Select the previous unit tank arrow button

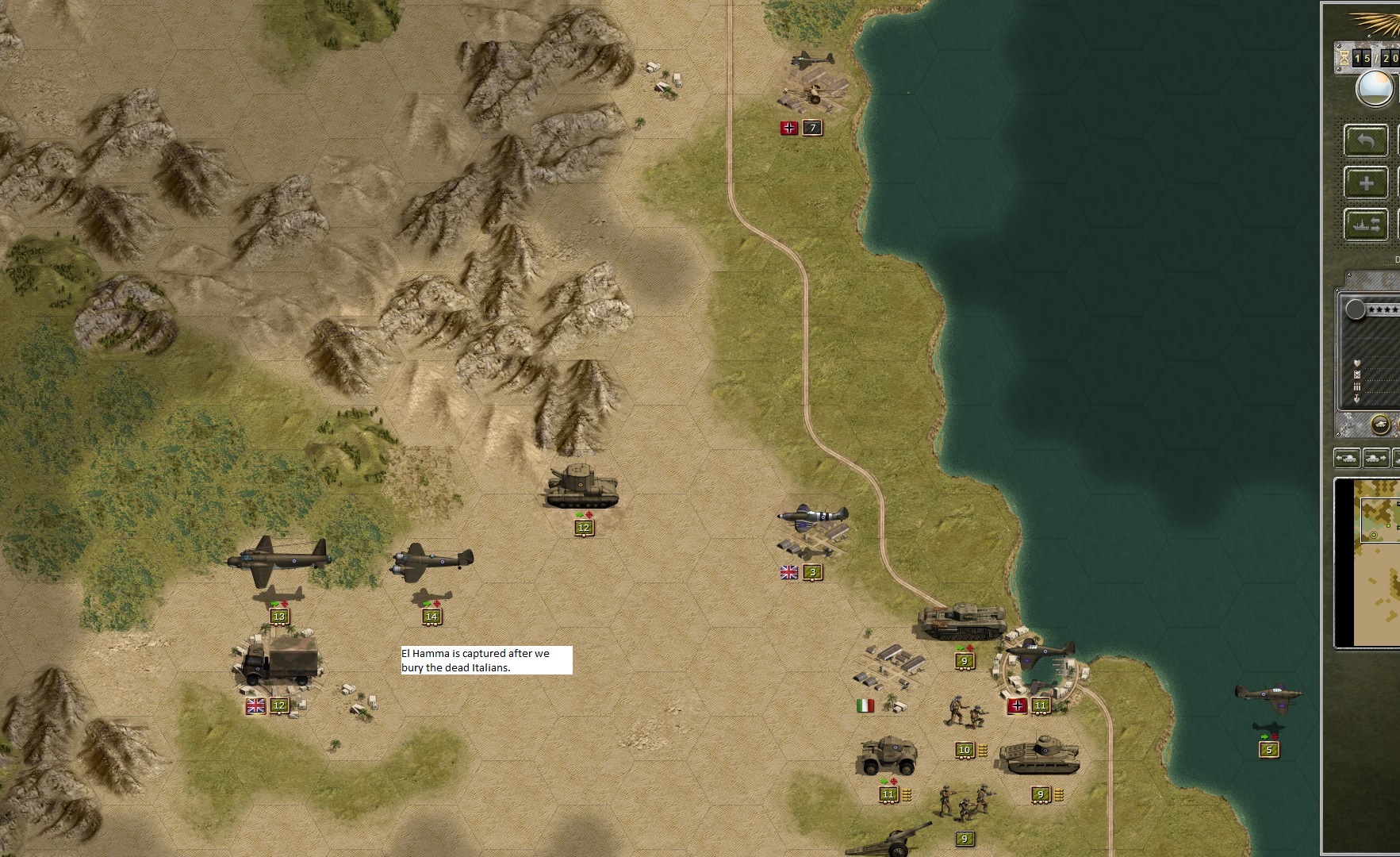tap(1347, 458)
